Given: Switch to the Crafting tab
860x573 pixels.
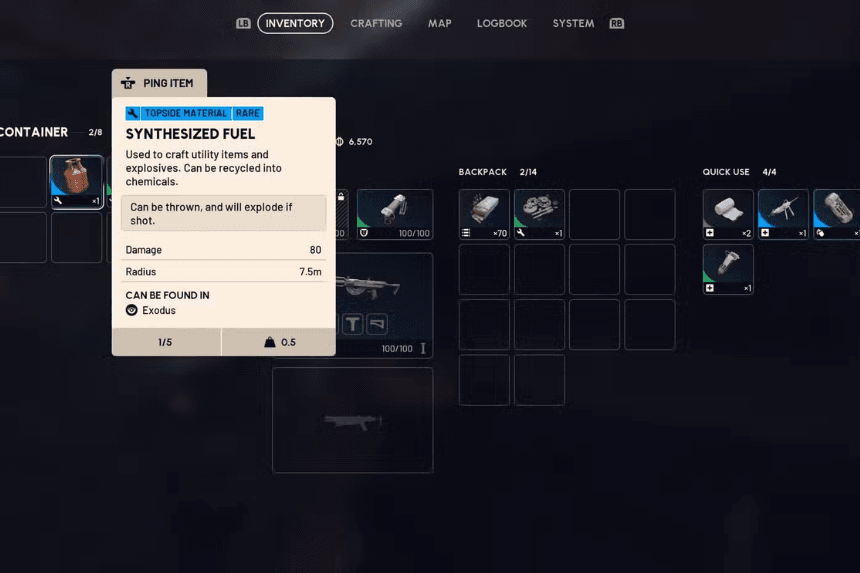Looking at the screenshot, I should 376,23.
